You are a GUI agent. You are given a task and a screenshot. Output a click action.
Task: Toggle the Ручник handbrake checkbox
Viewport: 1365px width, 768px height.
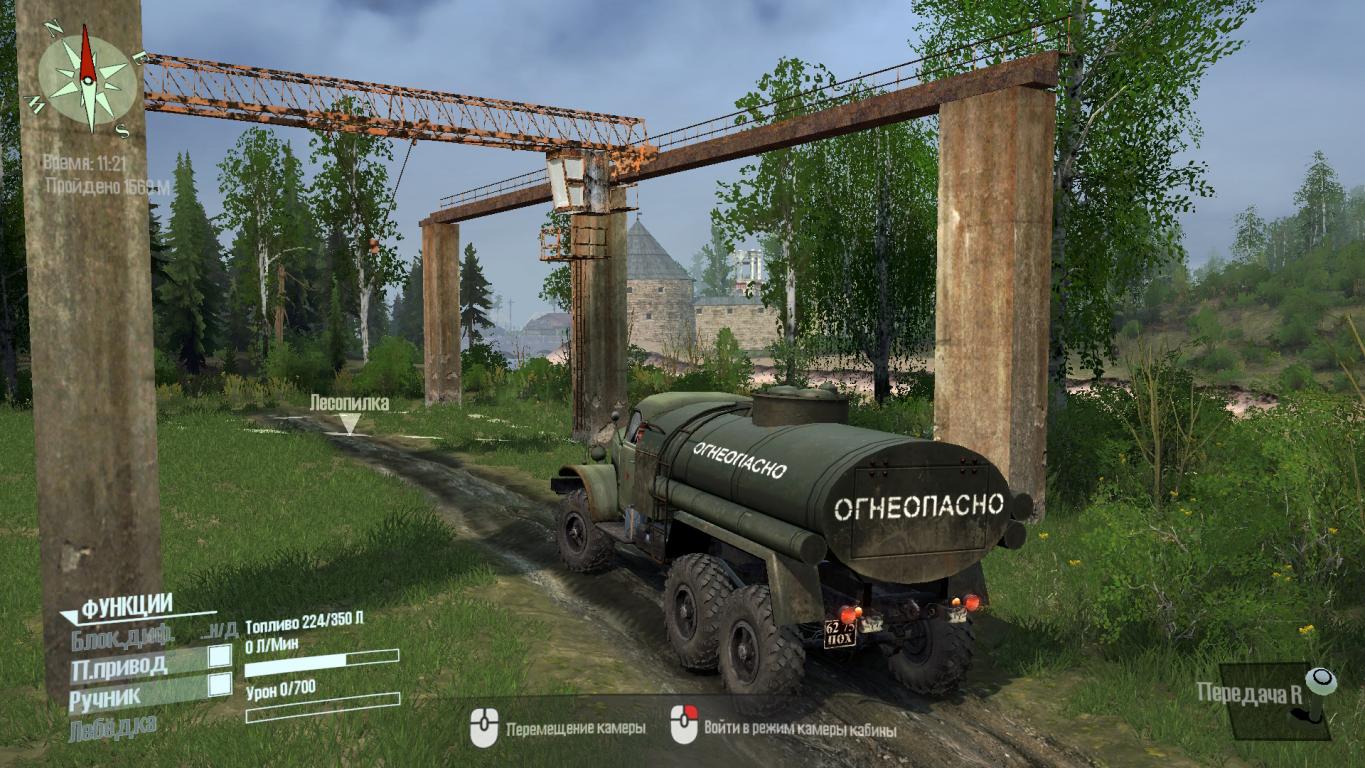point(219,685)
